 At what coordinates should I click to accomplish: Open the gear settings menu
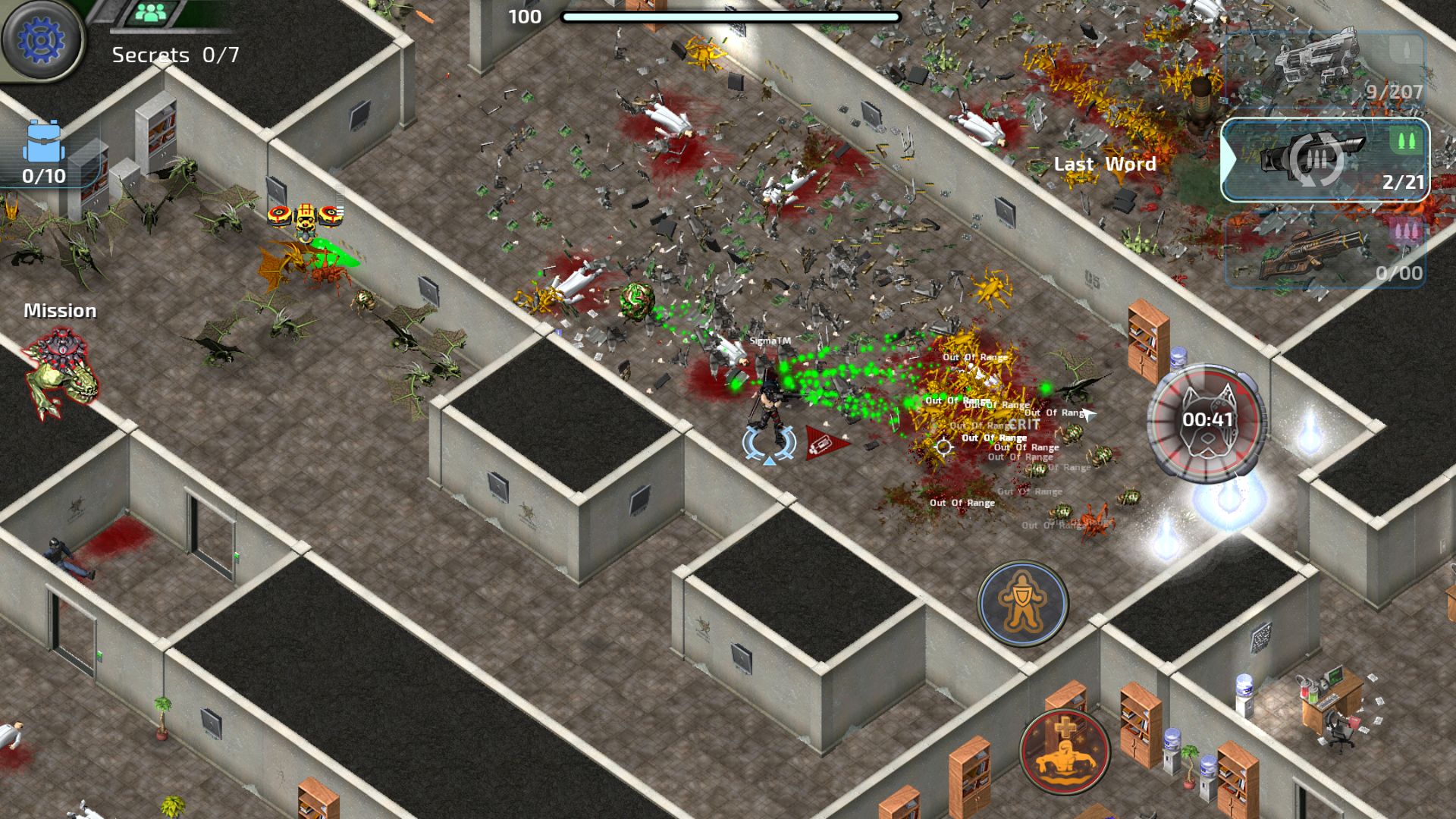click(x=41, y=39)
